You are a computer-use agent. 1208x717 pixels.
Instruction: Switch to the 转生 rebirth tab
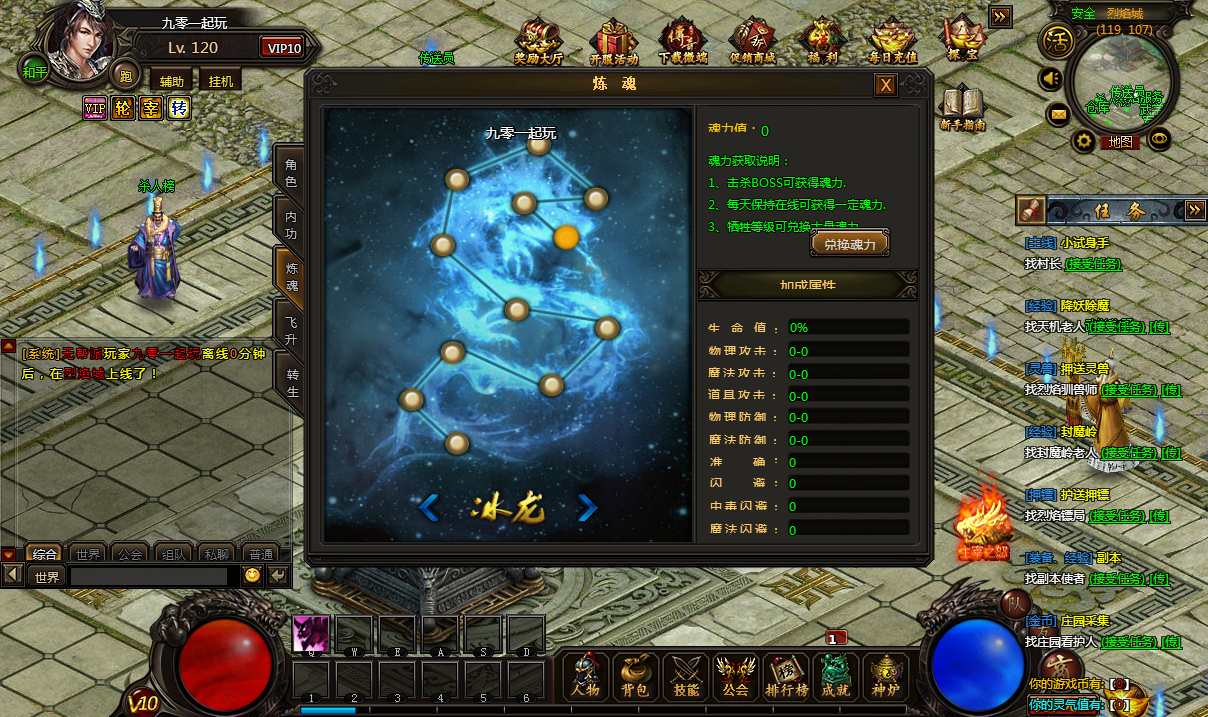click(291, 383)
